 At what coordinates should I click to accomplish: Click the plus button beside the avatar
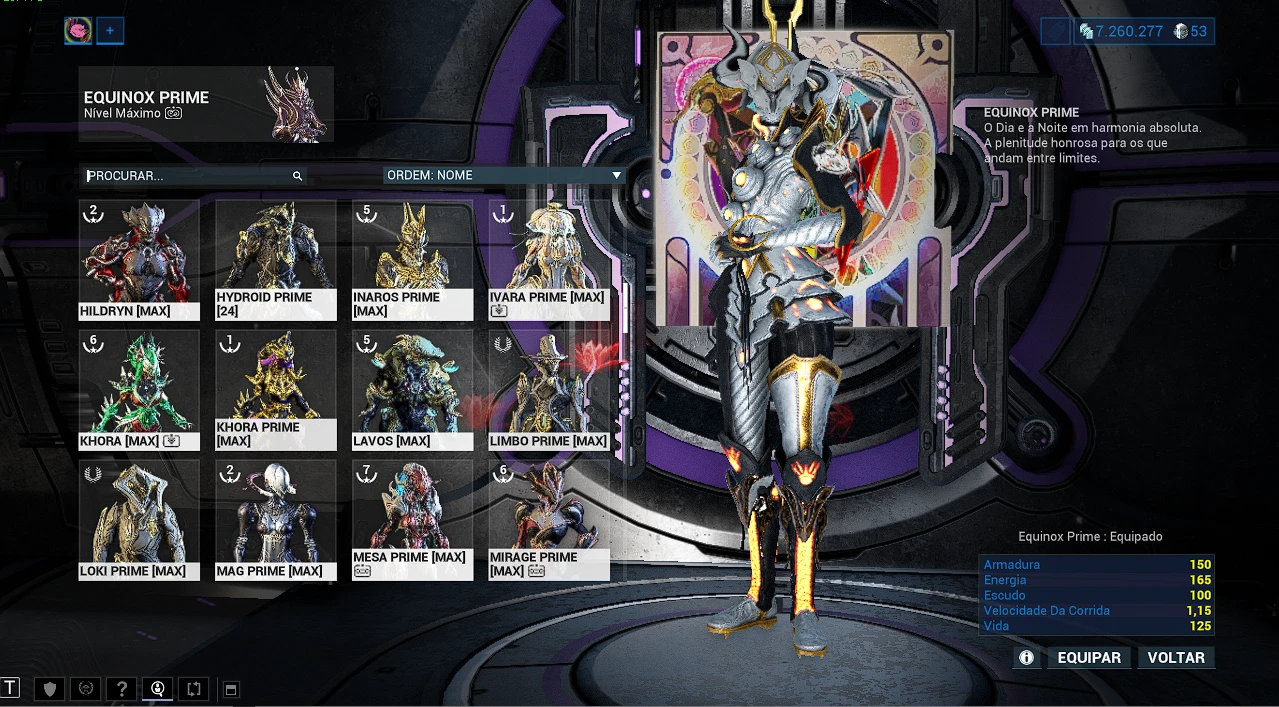coord(110,31)
